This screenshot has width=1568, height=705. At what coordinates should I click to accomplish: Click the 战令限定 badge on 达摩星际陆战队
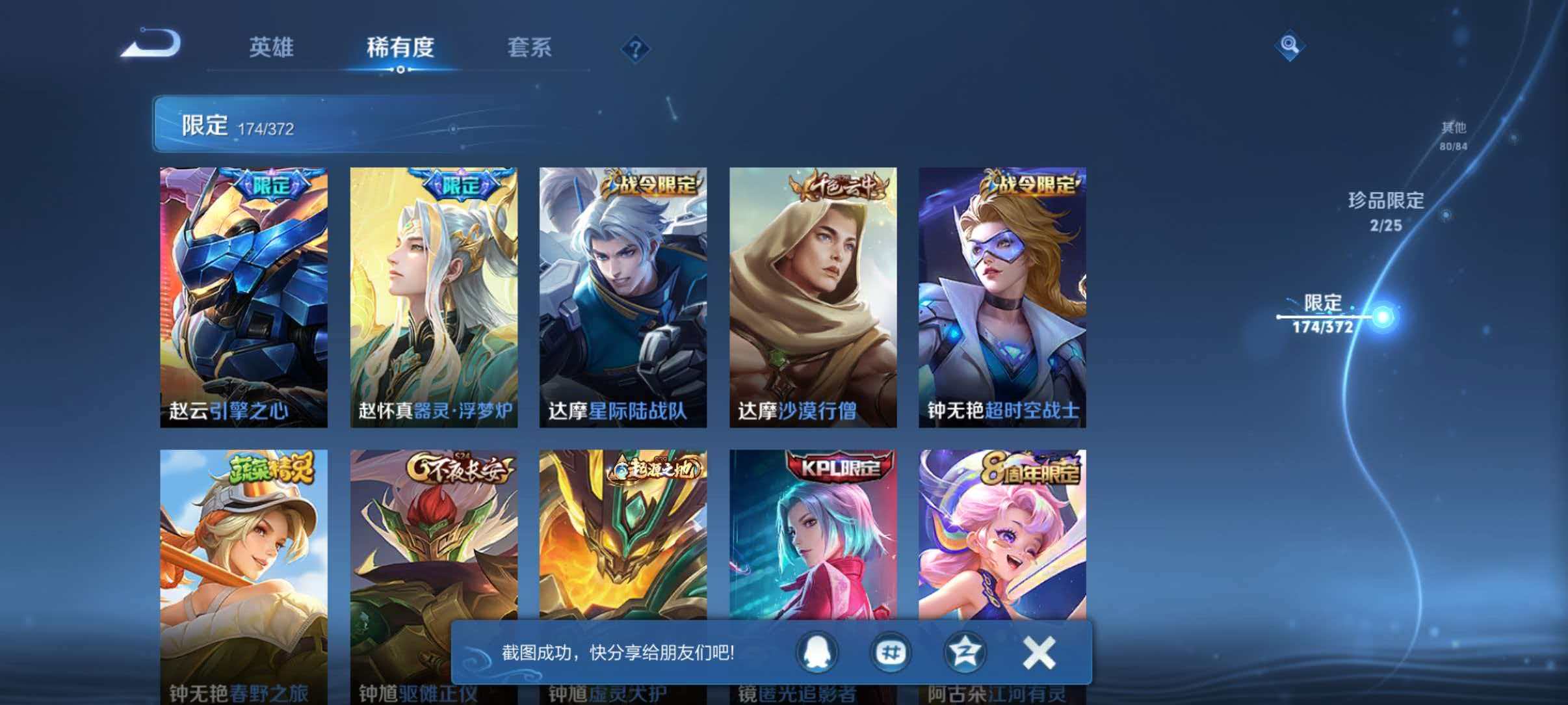pos(651,186)
